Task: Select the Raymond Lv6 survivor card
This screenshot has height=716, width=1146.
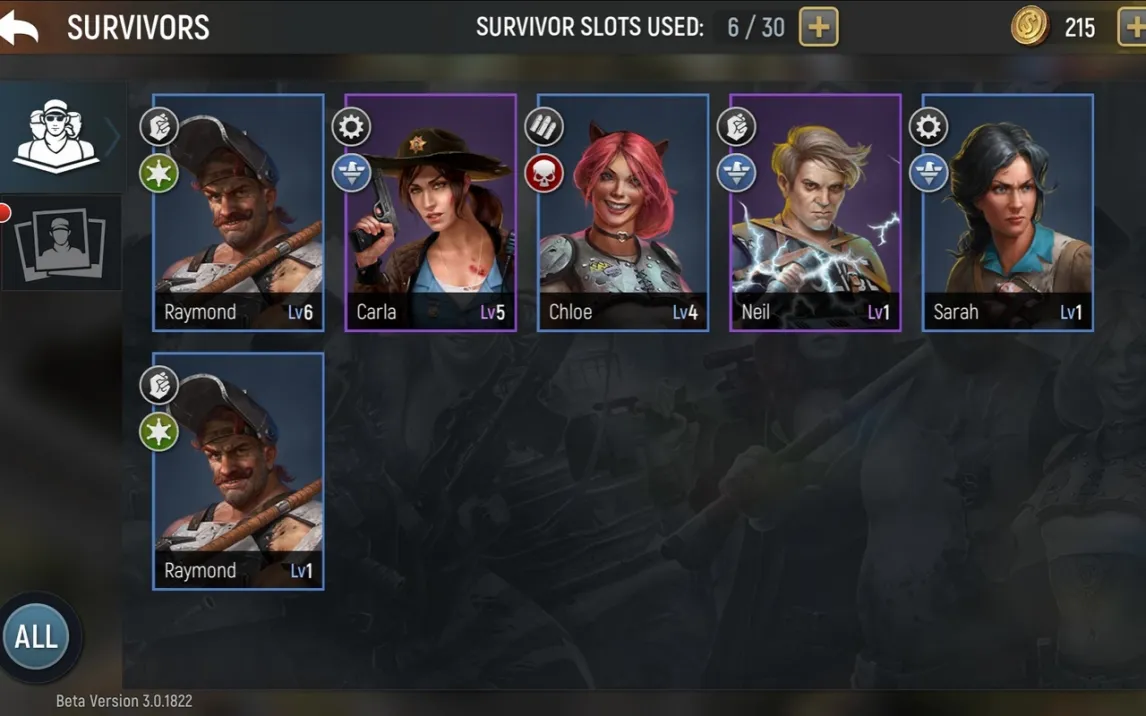Action: (x=238, y=213)
